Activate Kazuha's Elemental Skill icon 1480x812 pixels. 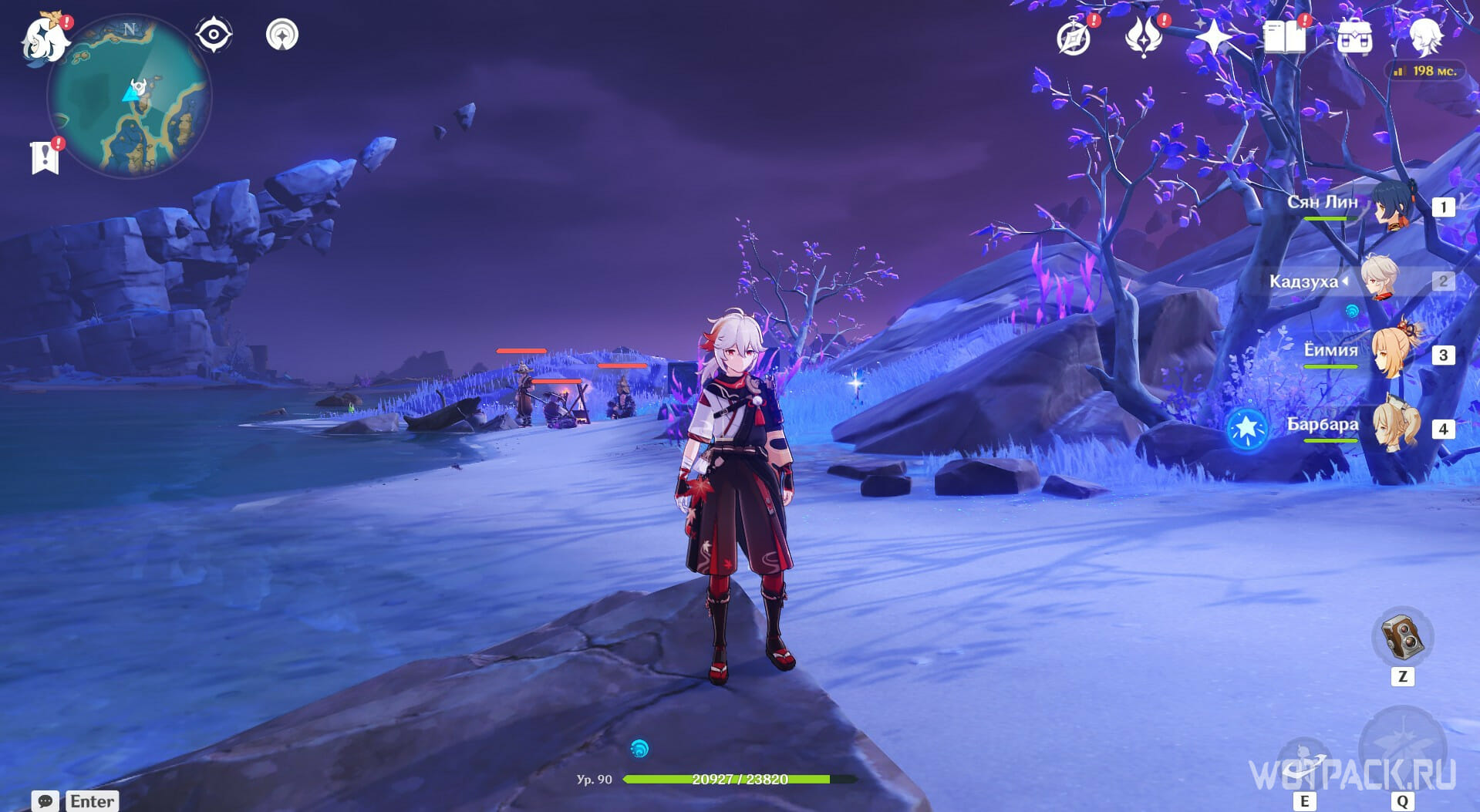[x=1304, y=761]
